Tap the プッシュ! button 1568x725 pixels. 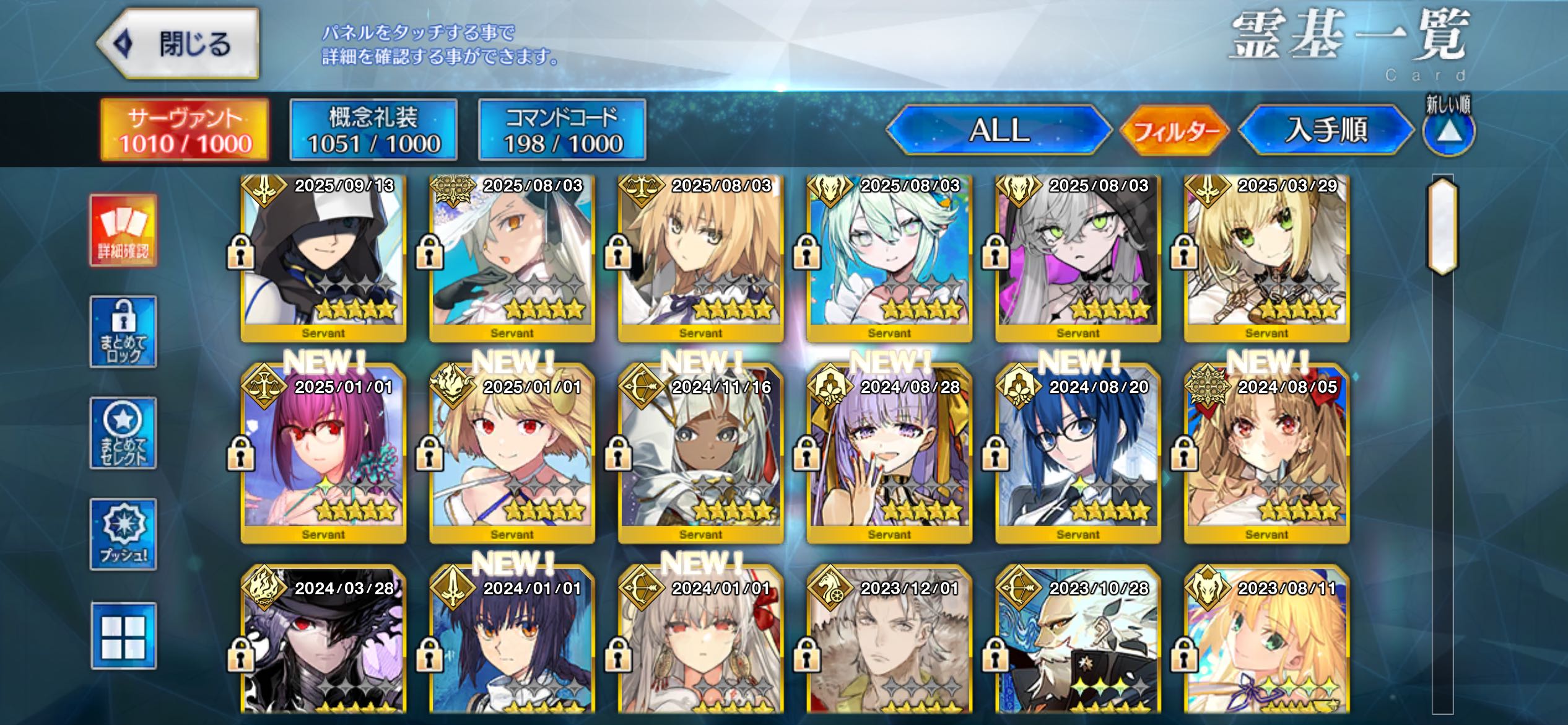click(123, 534)
